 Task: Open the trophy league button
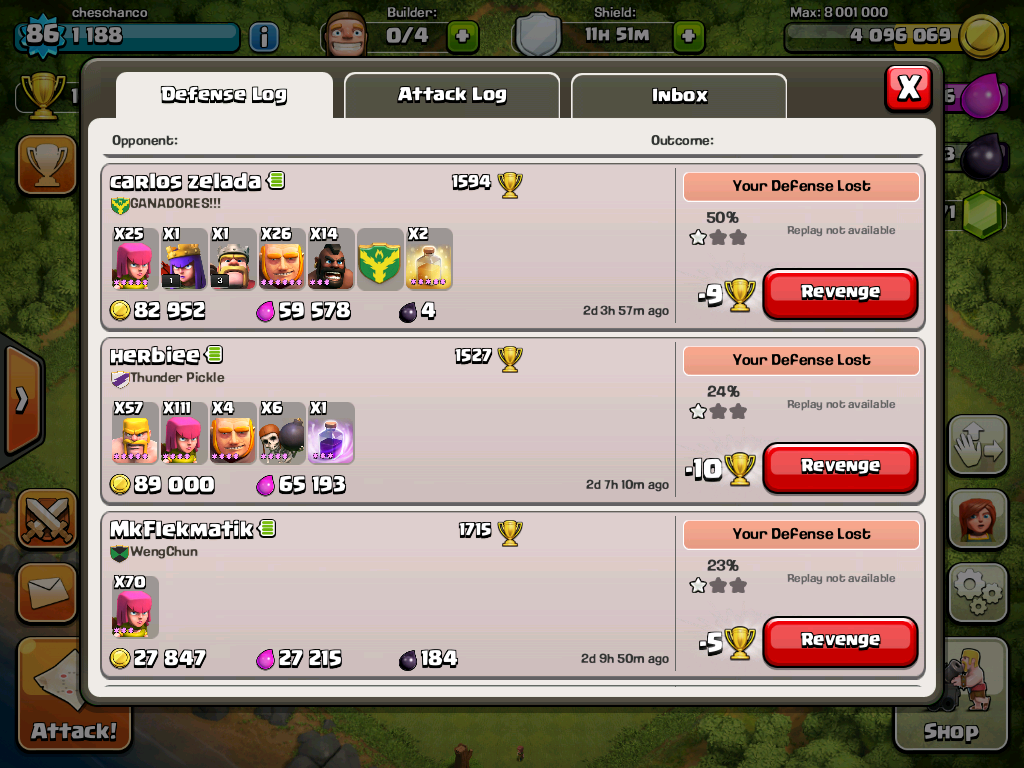click(46, 165)
